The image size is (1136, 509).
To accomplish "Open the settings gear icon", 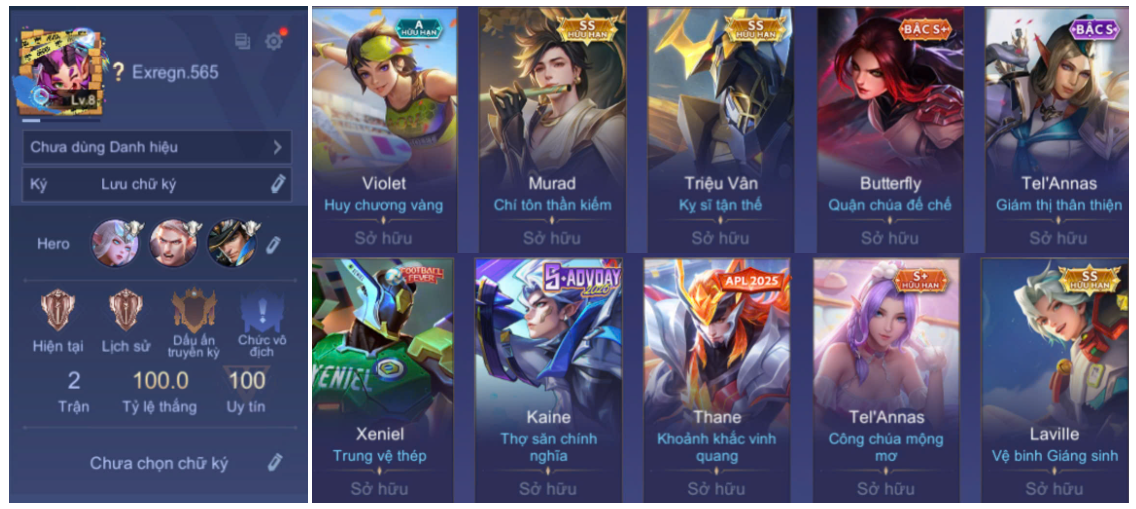I will coord(273,42).
